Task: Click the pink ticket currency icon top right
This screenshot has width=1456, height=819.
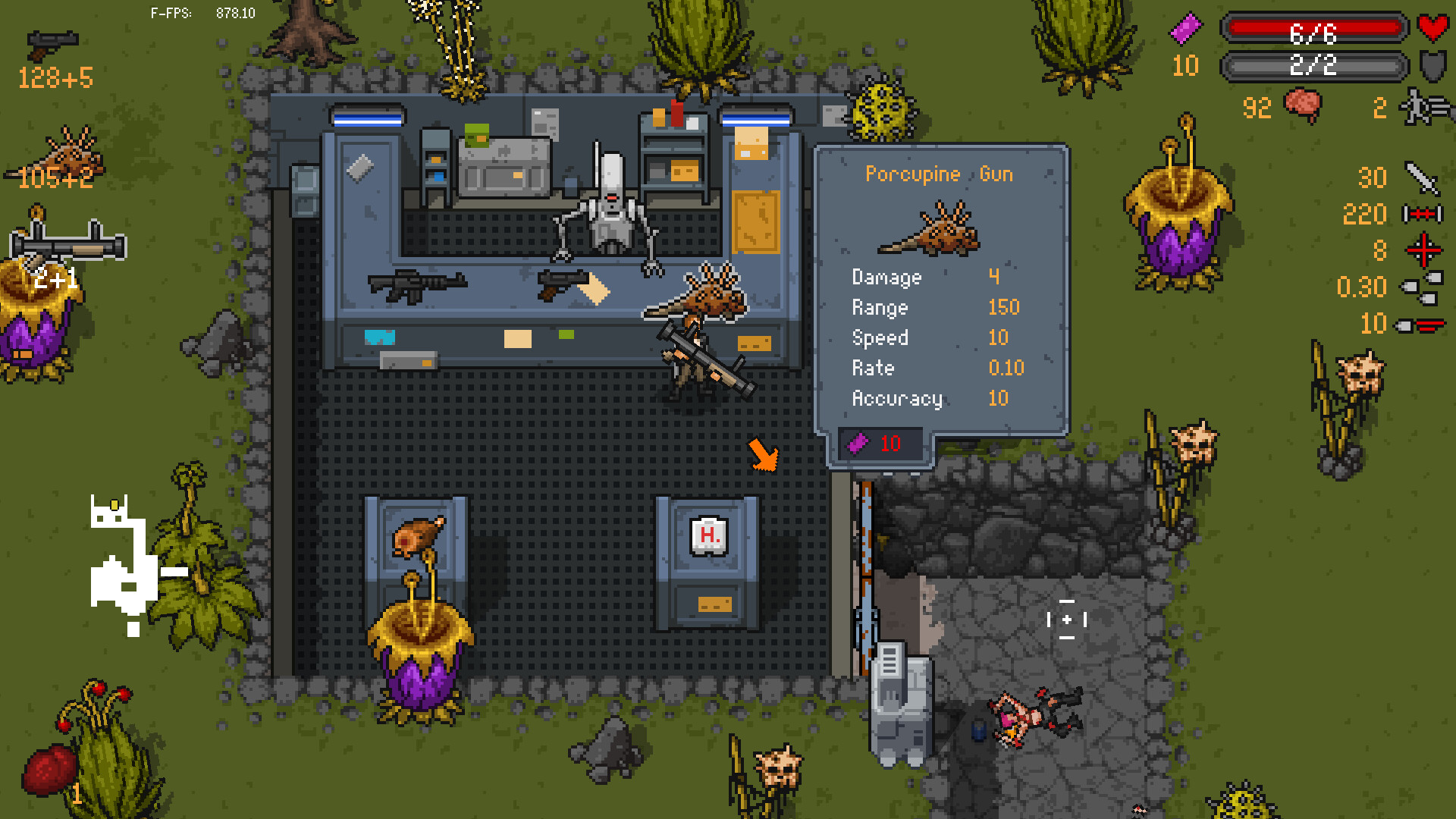Action: (1185, 29)
